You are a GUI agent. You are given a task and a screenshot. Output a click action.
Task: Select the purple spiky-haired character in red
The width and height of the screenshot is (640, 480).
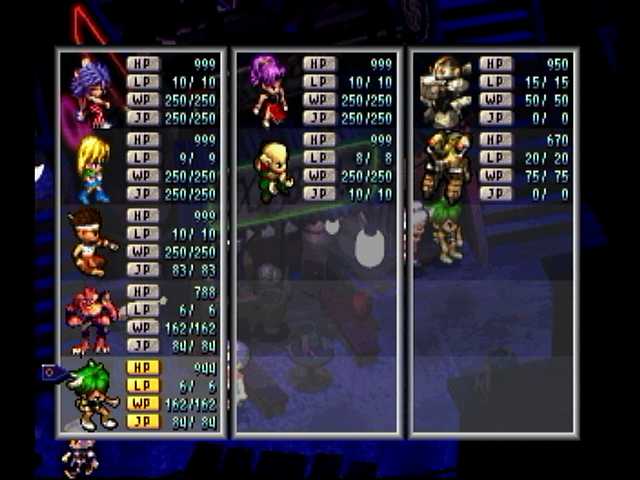click(x=92, y=90)
